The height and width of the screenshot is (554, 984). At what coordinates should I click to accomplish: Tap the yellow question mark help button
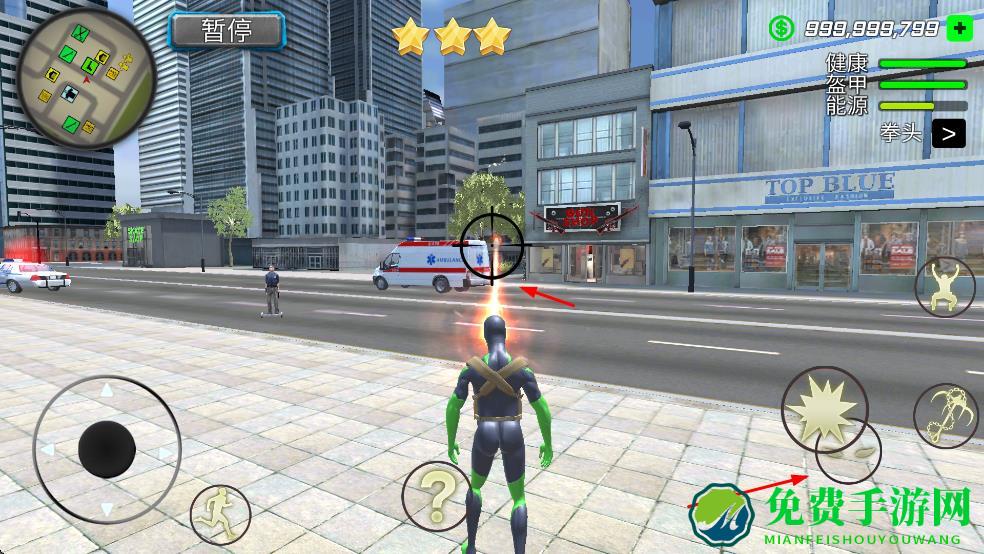point(437,491)
